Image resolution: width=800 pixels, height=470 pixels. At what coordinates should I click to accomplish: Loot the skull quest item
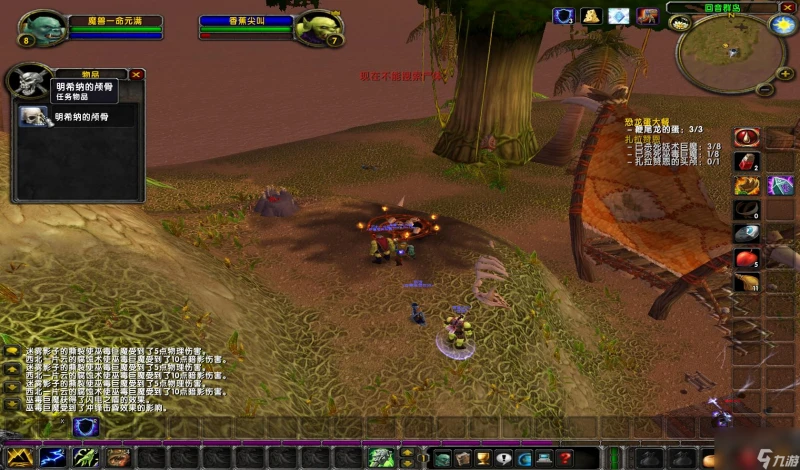(35, 117)
